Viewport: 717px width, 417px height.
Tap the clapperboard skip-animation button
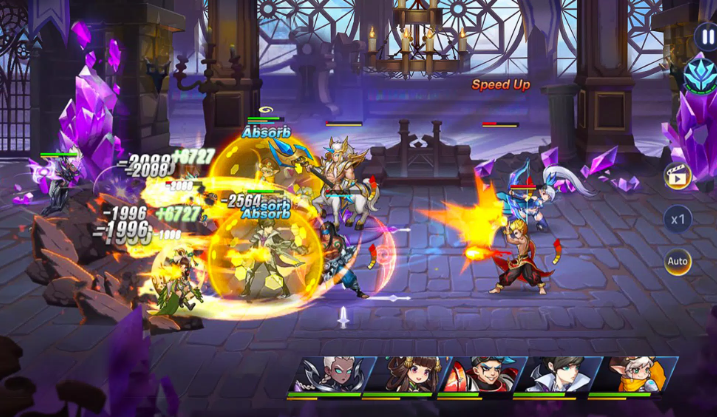pos(678,176)
